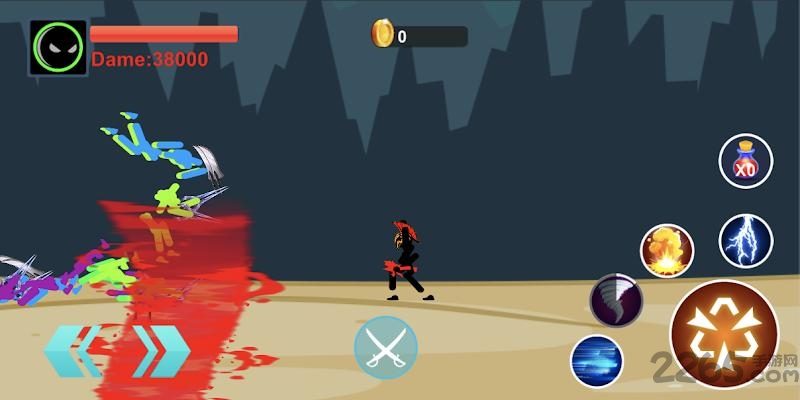The width and height of the screenshot is (800, 400).
Task: Hit the crossed swords attack button
Action: 385,348
